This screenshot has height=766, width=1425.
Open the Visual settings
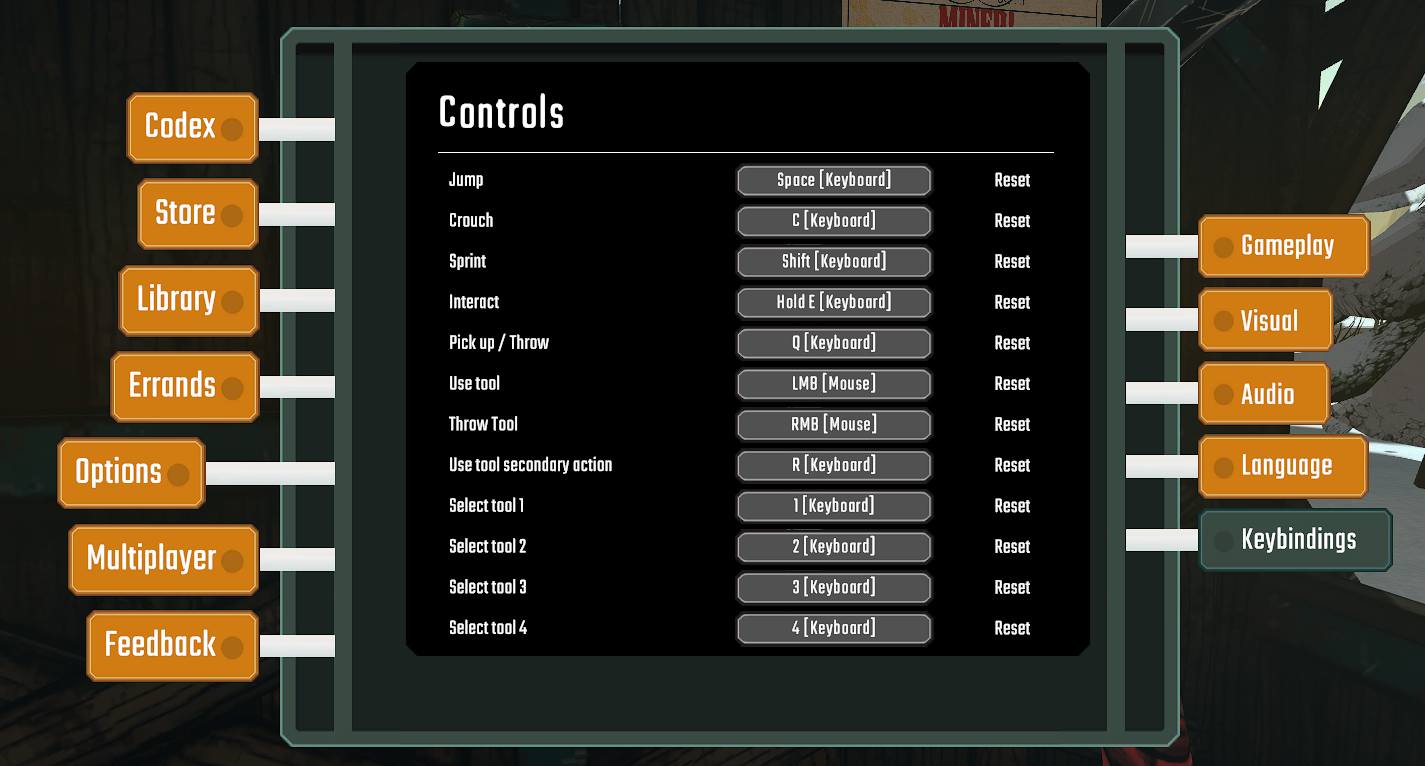point(1265,320)
